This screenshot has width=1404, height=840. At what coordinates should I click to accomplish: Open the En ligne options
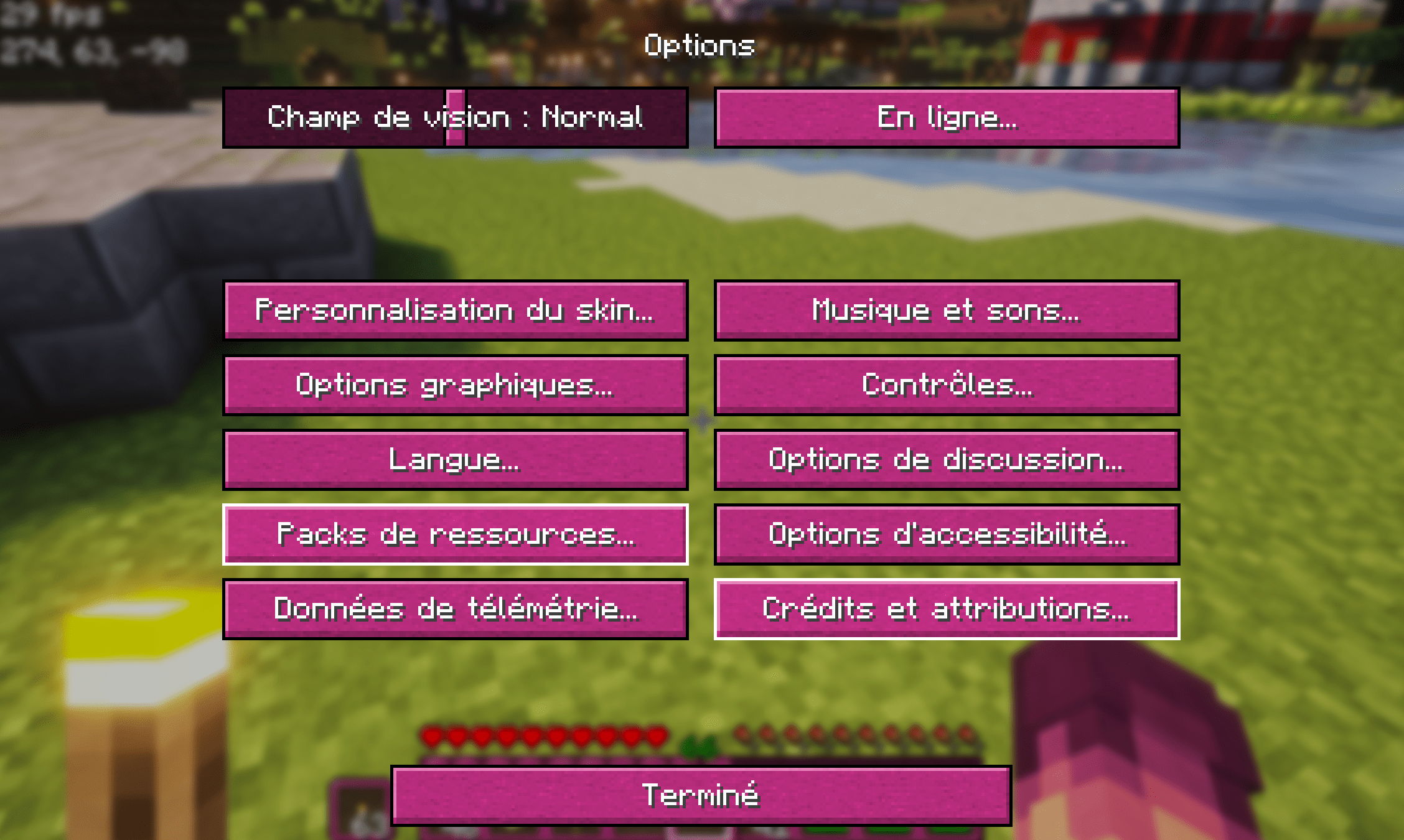point(947,118)
